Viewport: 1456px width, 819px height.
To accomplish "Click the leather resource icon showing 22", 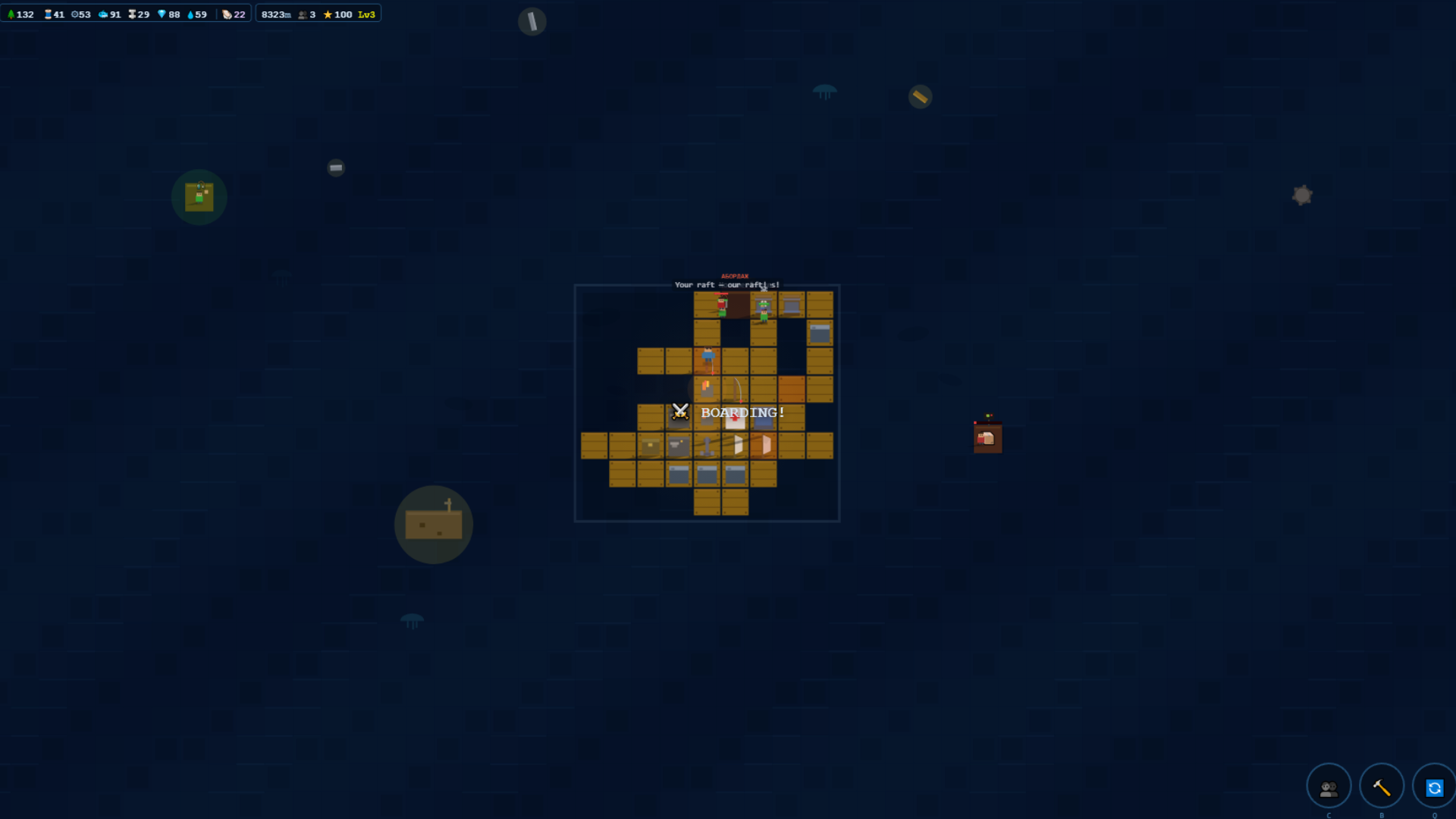I will [228, 14].
